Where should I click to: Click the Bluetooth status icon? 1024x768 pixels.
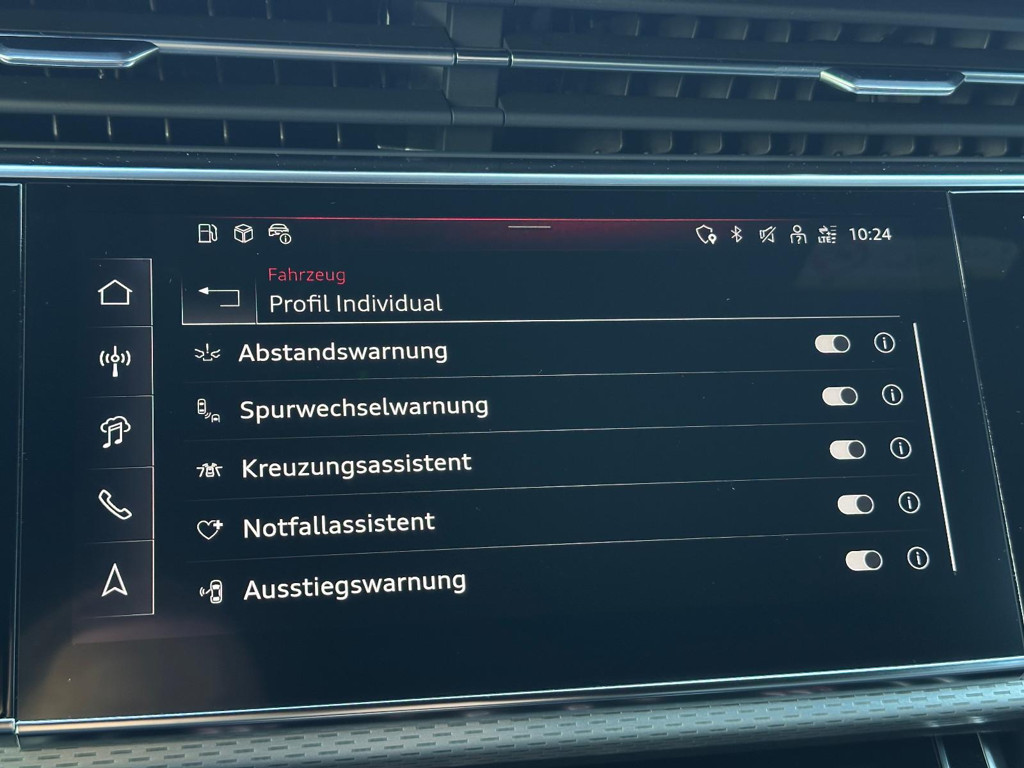pos(737,234)
